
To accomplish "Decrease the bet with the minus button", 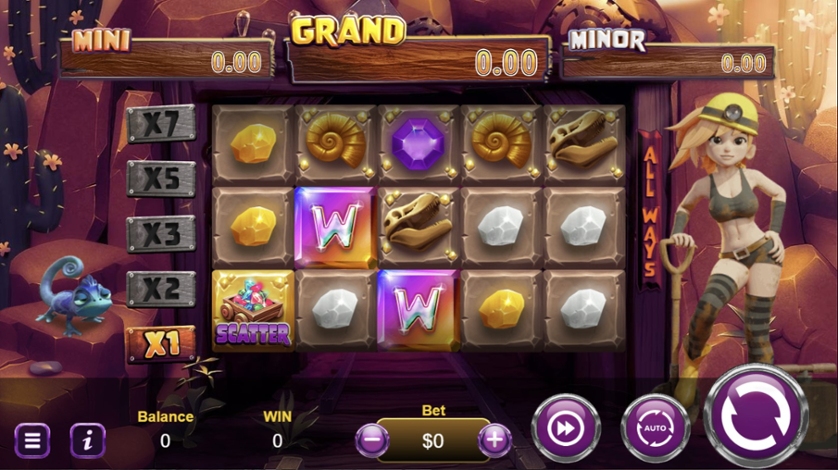I will [x=372, y=439].
